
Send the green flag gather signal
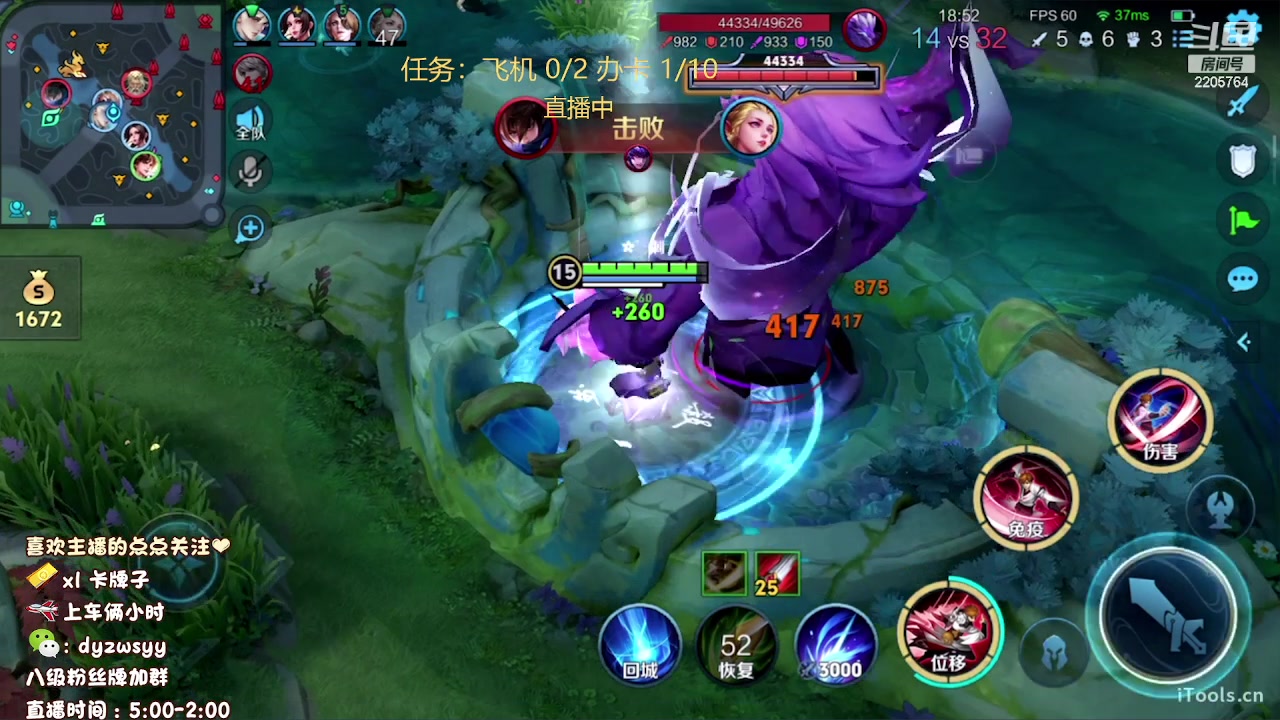point(1243,220)
